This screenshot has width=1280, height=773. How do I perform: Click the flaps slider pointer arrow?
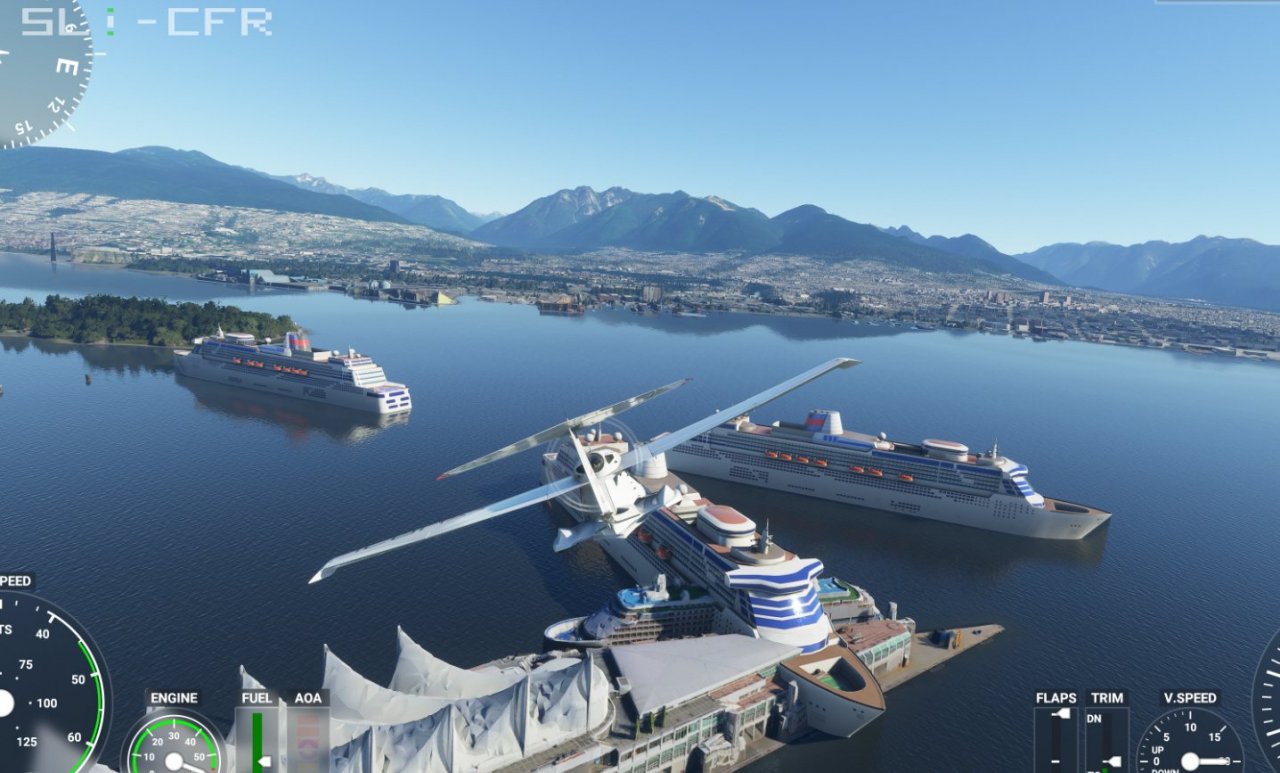tap(1061, 715)
